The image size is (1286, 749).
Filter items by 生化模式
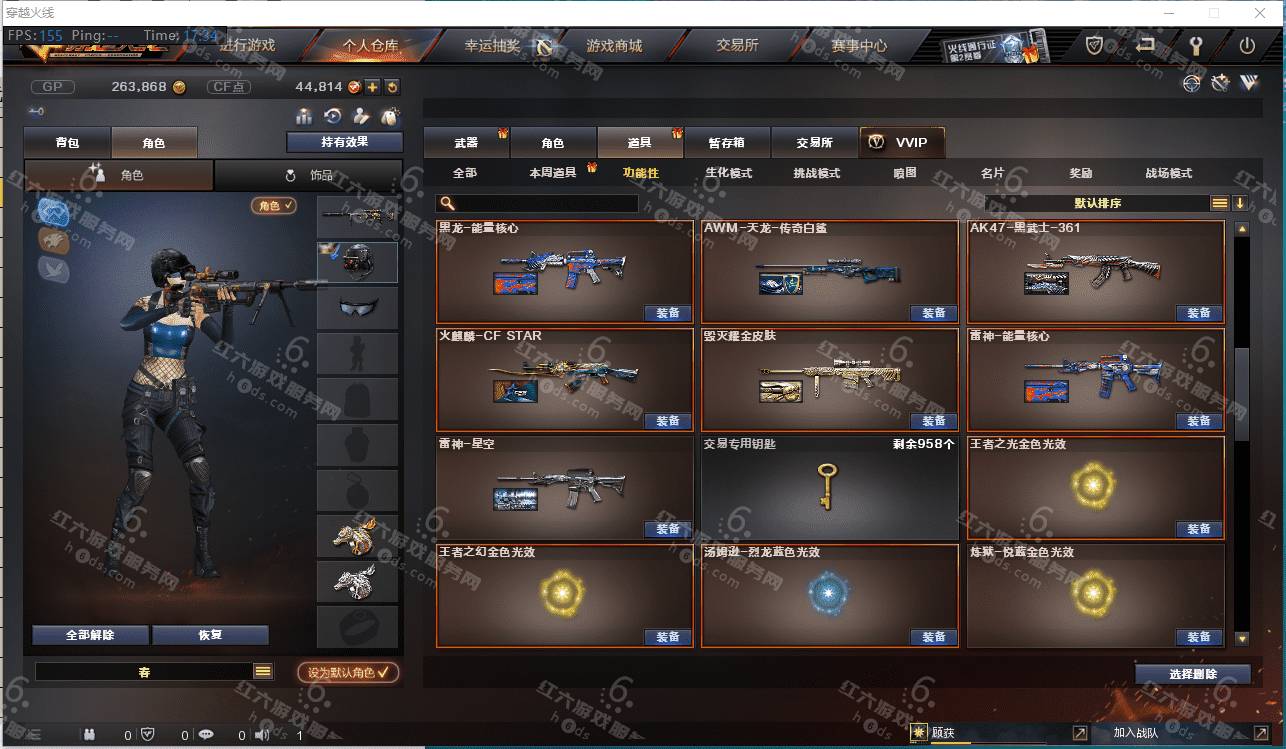(728, 173)
